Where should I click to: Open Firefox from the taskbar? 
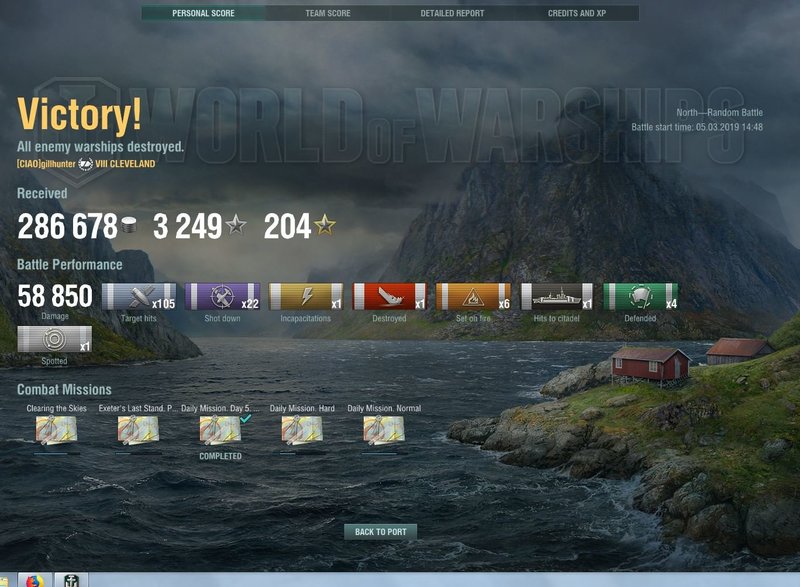[34, 580]
